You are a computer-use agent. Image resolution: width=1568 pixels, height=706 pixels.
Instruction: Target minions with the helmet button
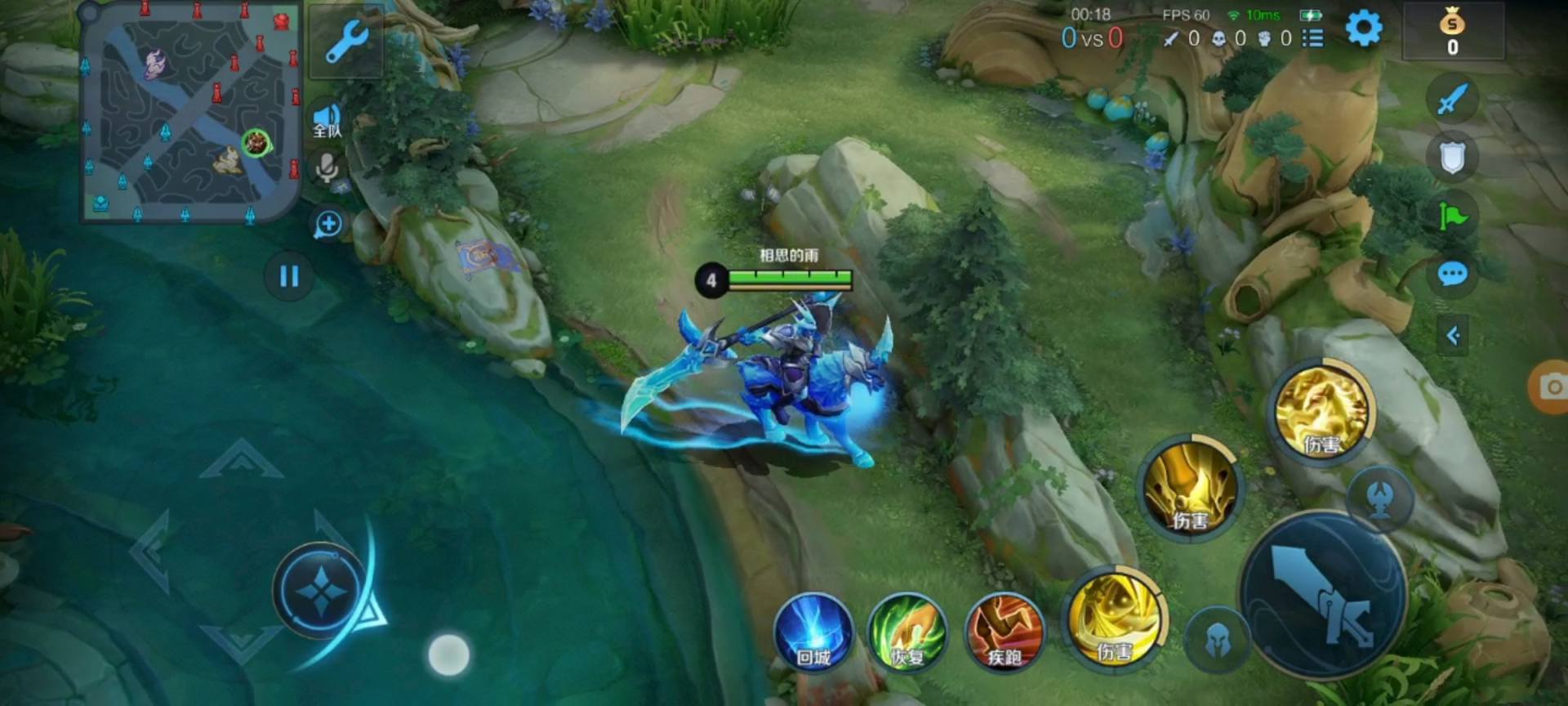tap(1218, 641)
